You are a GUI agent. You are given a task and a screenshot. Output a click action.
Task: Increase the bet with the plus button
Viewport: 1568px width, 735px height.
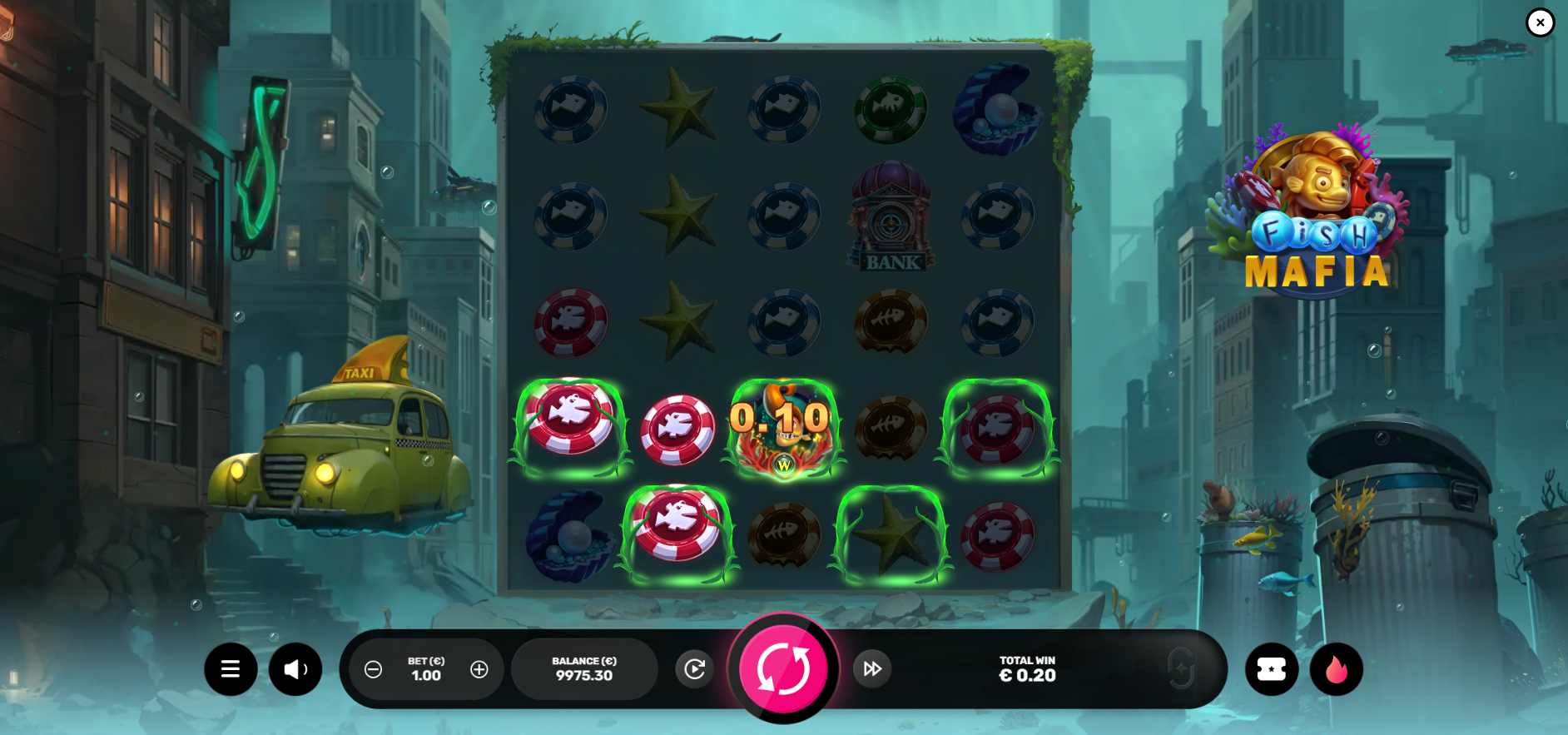479,669
